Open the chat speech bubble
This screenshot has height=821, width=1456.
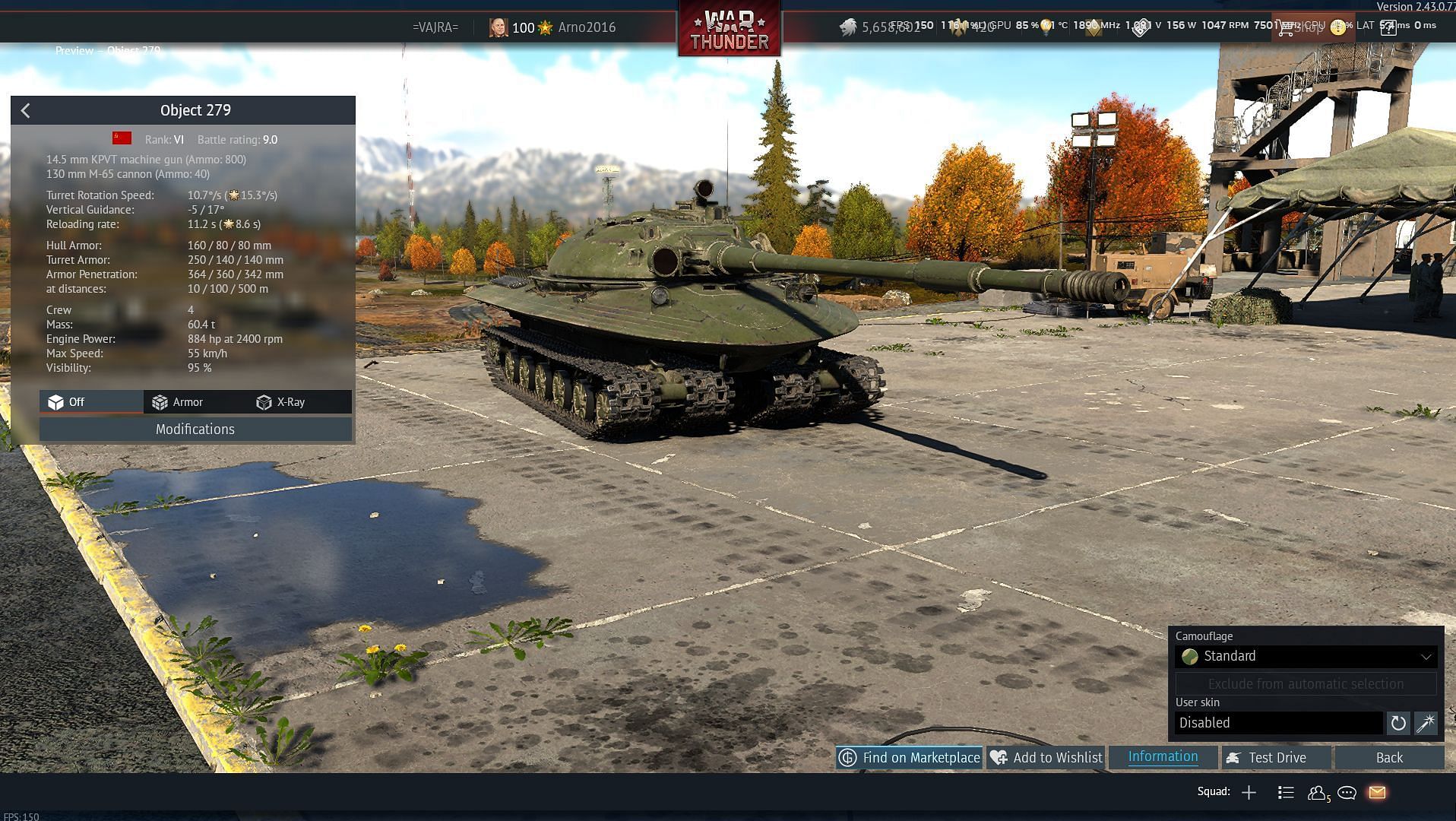point(1347,793)
